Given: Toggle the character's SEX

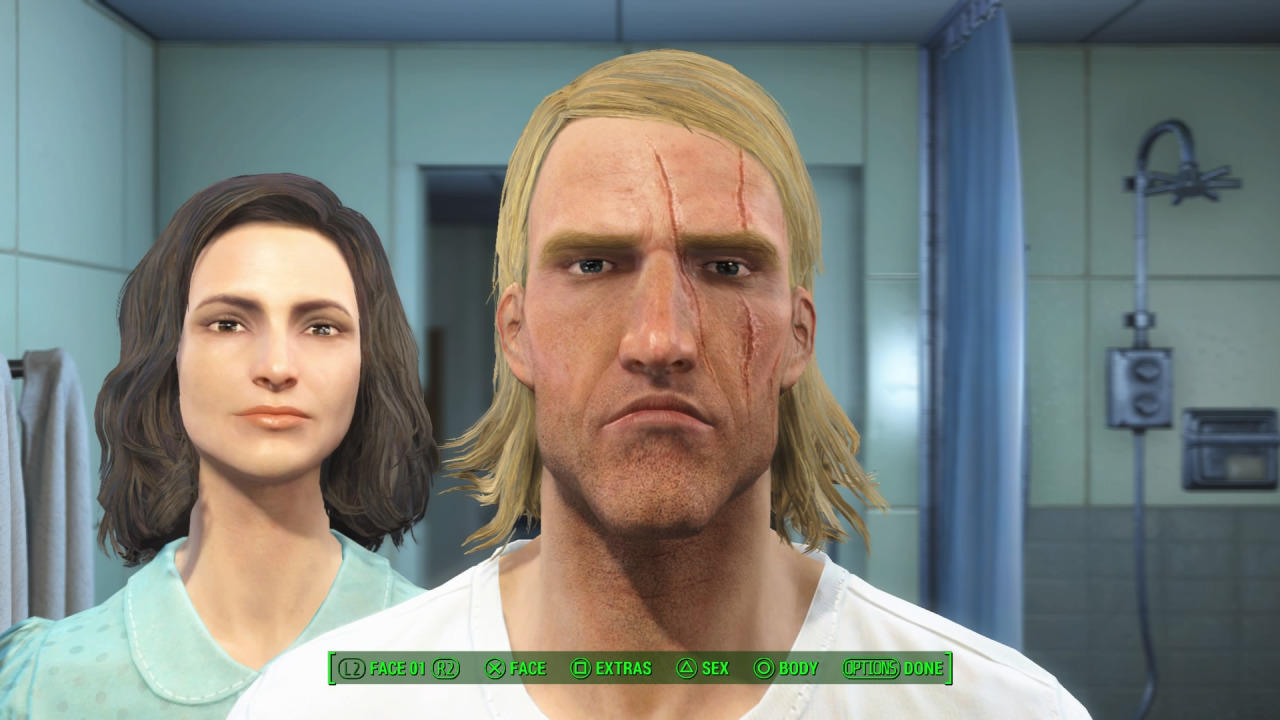Looking at the screenshot, I should tap(713, 668).
